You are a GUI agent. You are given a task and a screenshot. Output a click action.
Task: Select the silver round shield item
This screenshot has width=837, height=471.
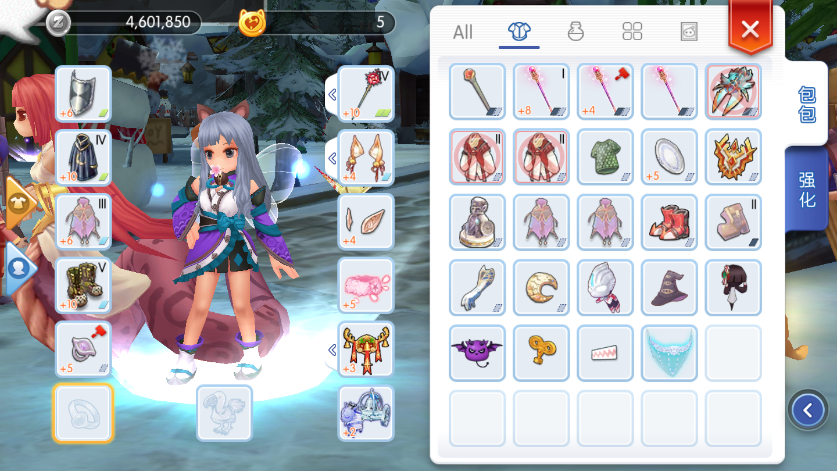click(x=669, y=156)
